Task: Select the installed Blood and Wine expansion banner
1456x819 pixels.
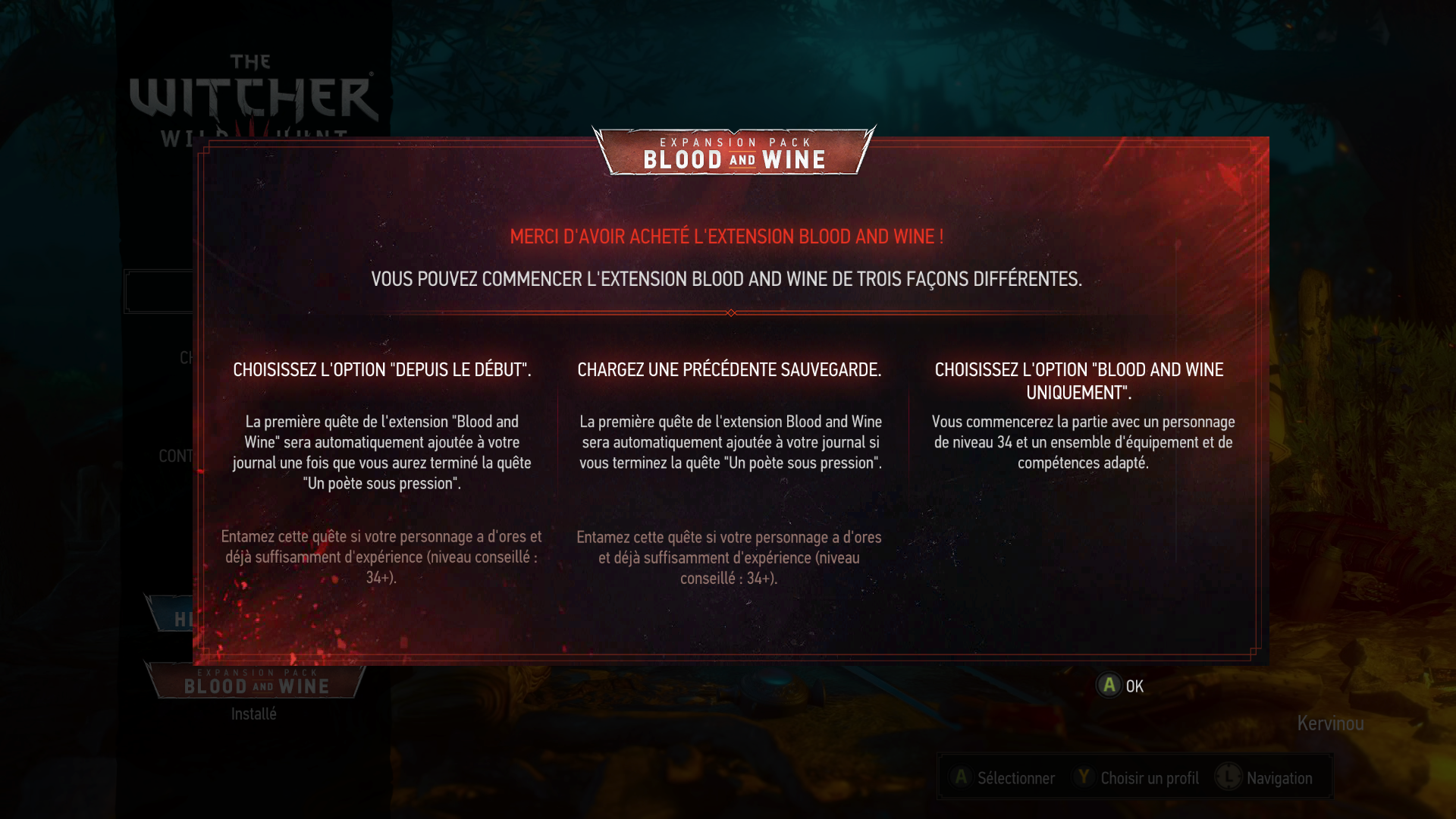Action: click(256, 681)
